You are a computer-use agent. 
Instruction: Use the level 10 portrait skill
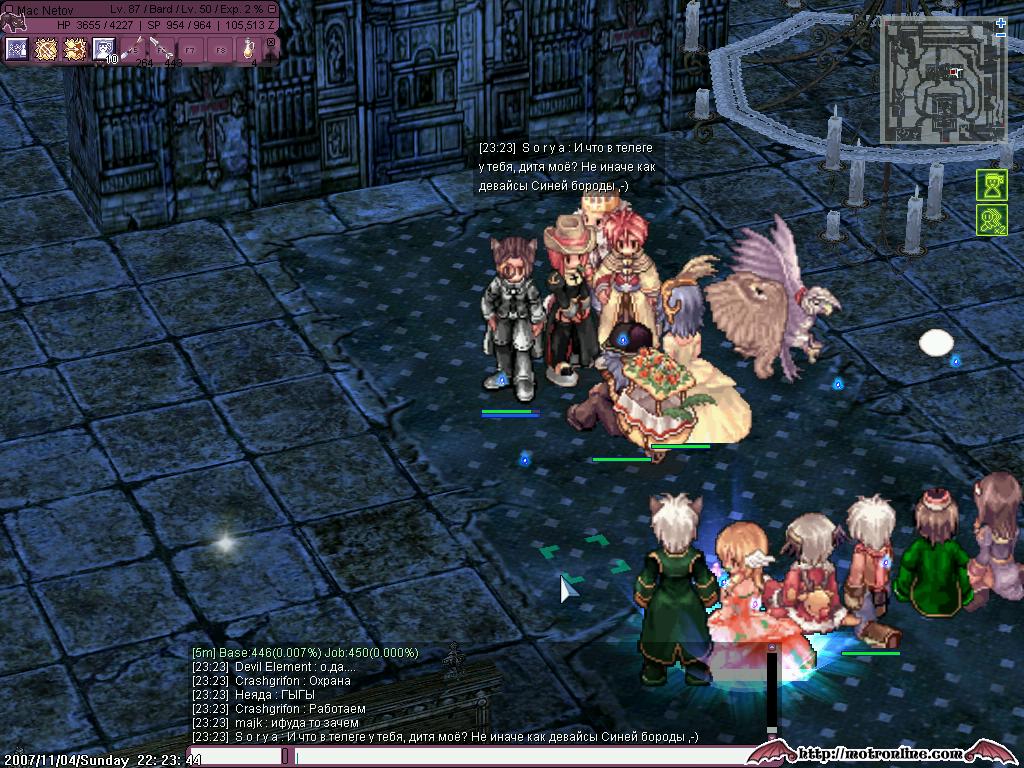[x=103, y=49]
